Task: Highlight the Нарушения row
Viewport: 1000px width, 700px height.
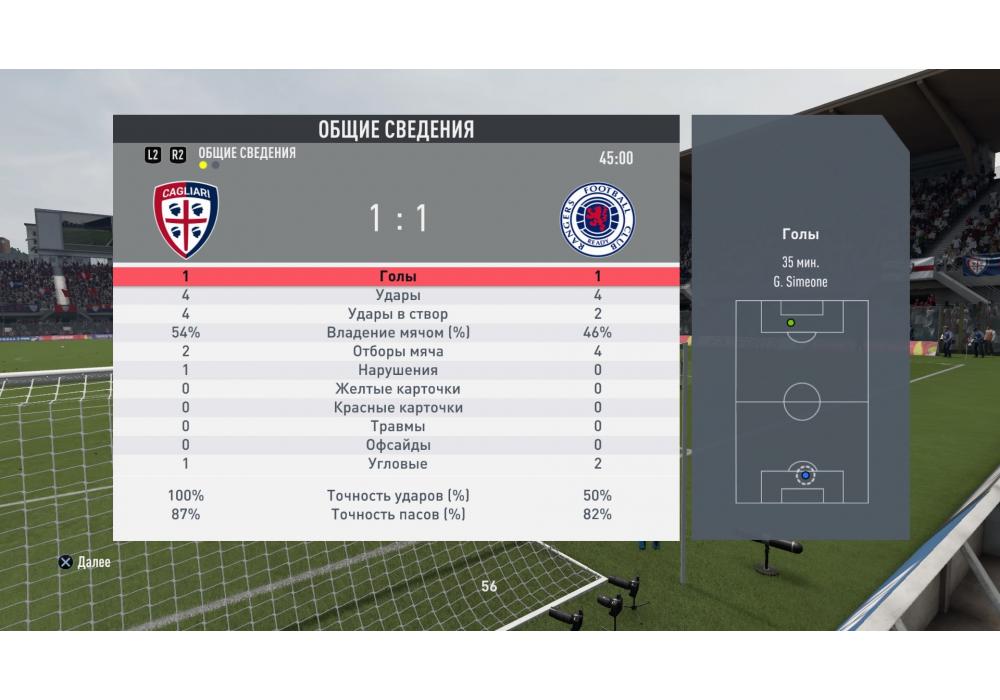Action: tap(398, 370)
